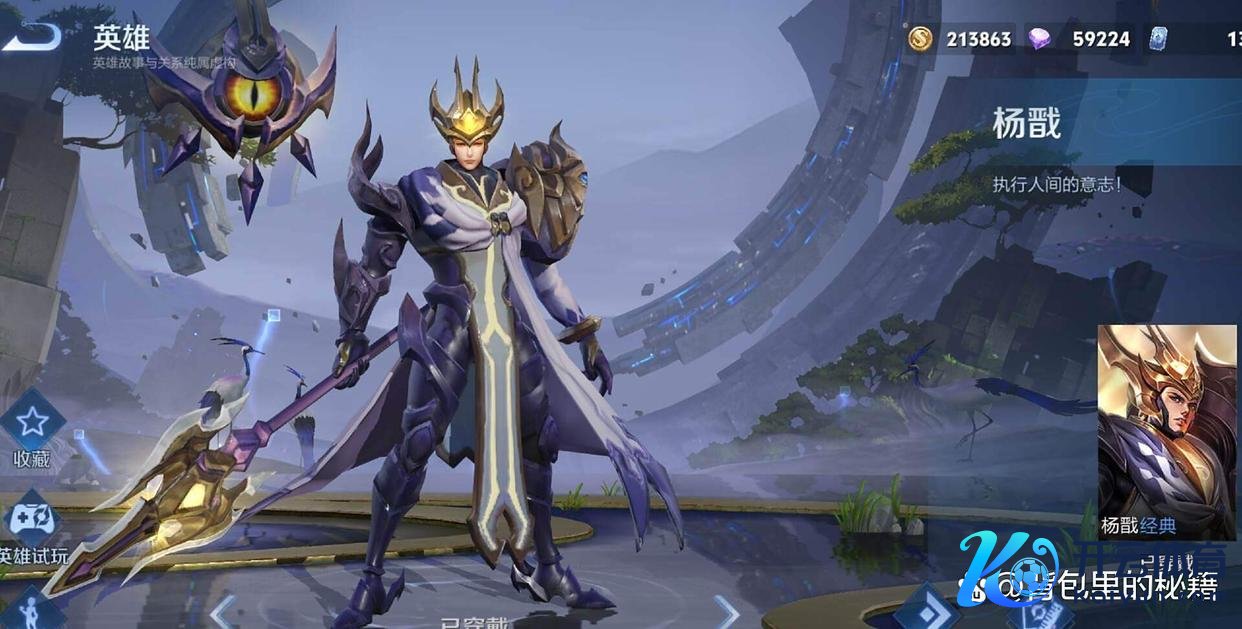Screen dimensions: 1242x629
Task: Switch to the previous hero with left arrow
Action: point(224,609)
